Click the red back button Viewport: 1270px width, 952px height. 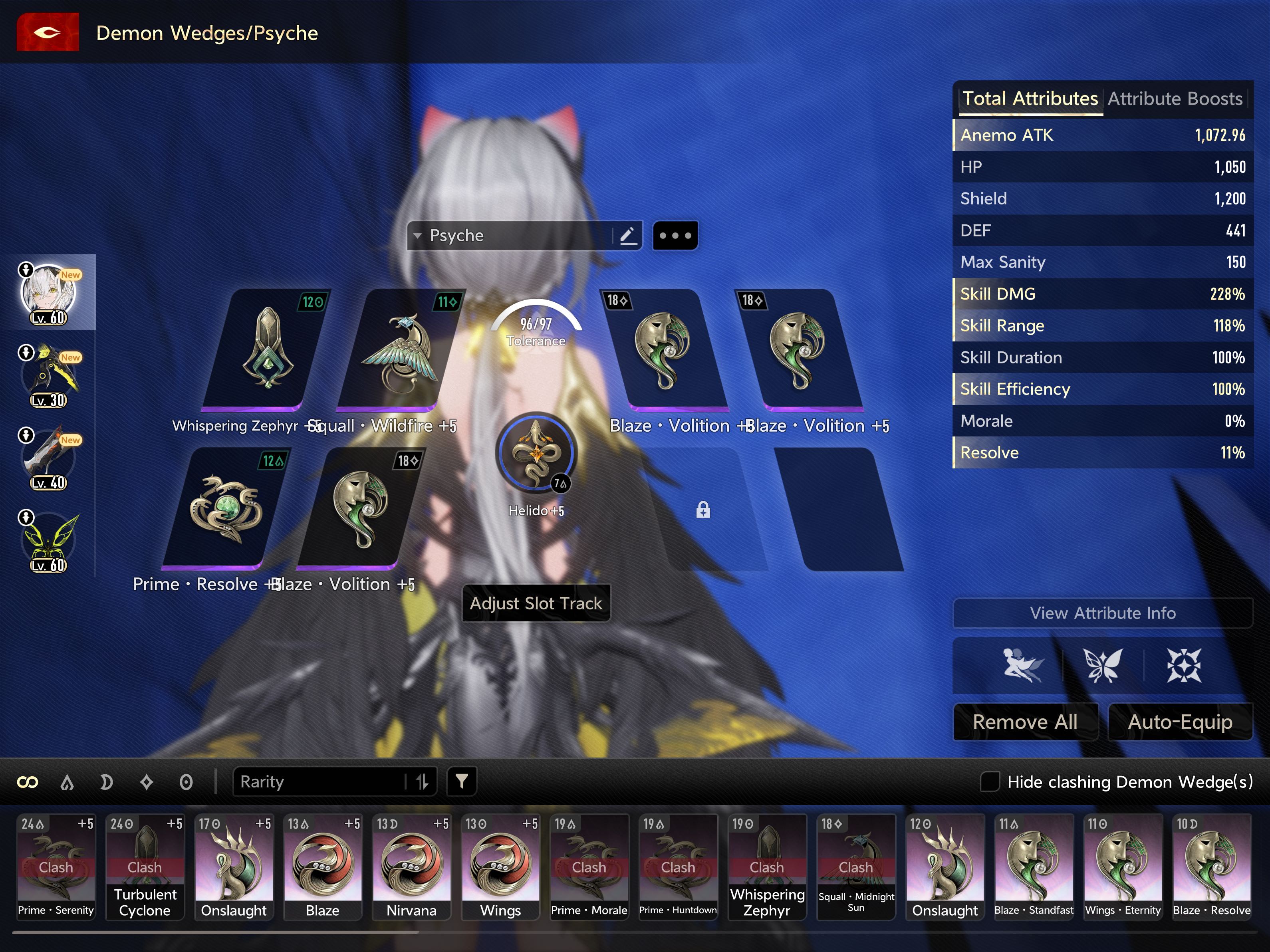click(x=48, y=32)
